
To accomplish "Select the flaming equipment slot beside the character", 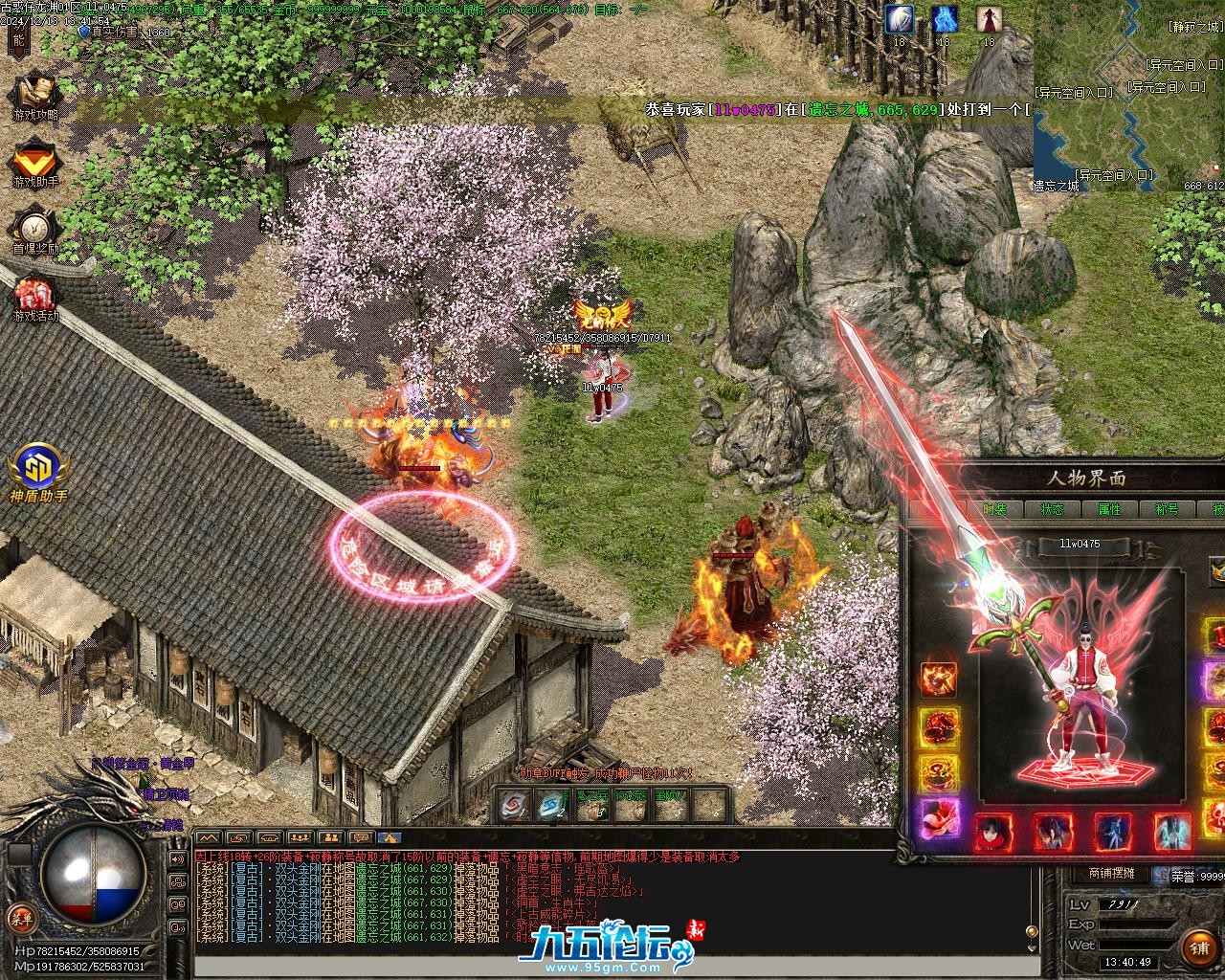I will pyautogui.click(x=939, y=678).
